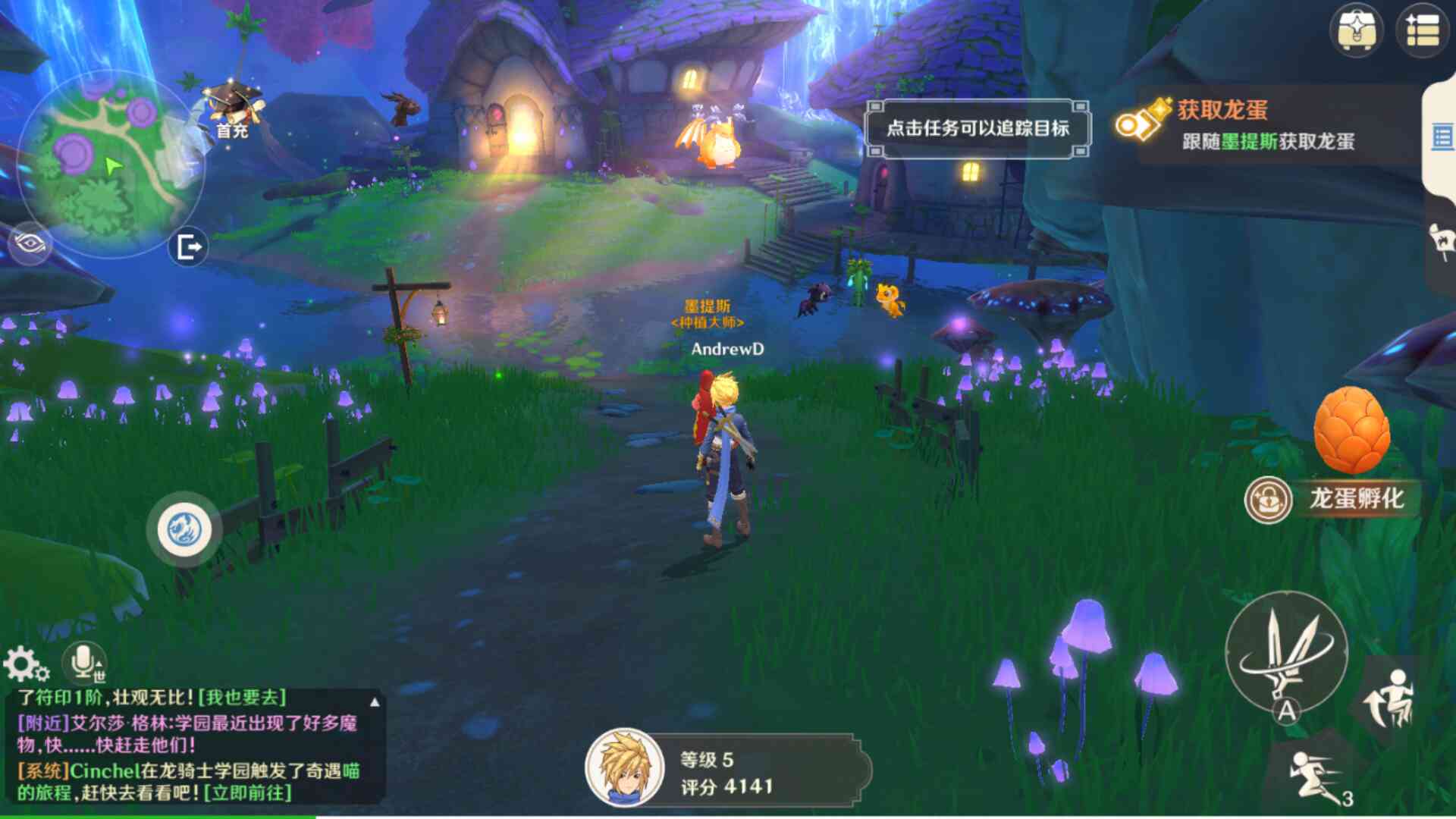The image size is (1456, 819).
Task: Open settings via the gear icon
Action: tap(25, 665)
